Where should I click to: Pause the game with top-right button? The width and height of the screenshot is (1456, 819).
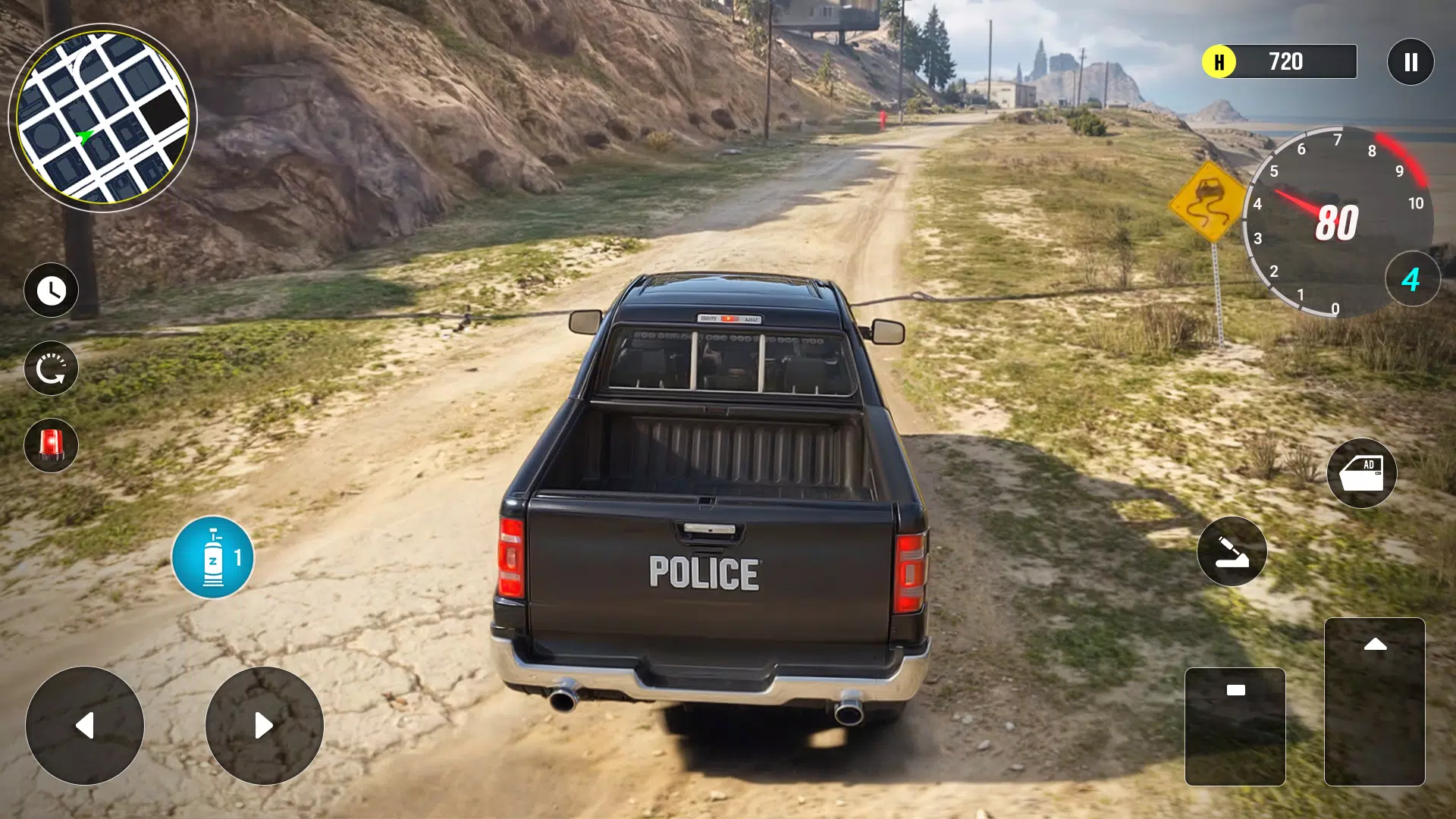coord(1410,61)
